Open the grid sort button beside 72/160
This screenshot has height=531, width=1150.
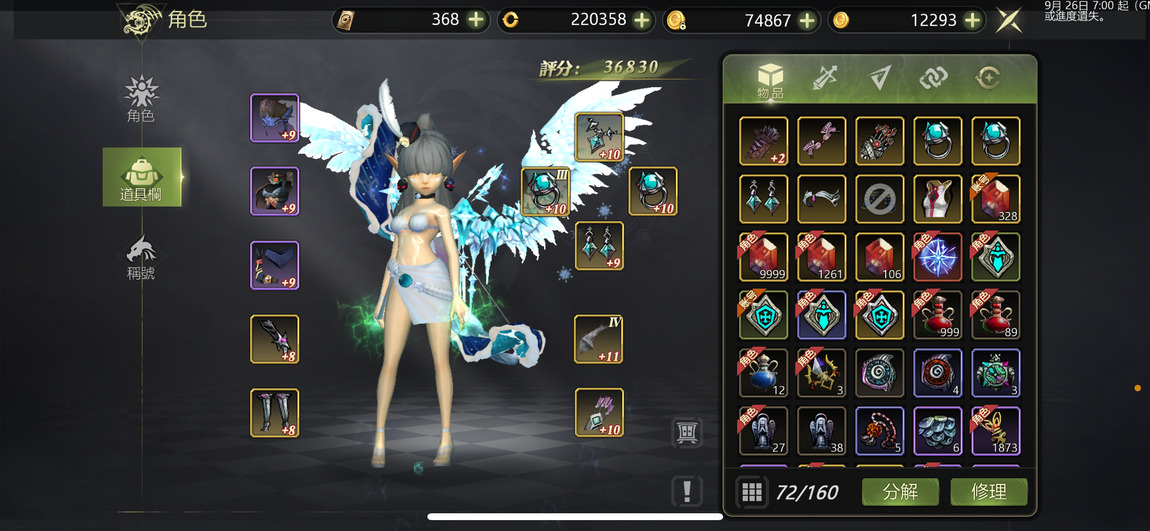[752, 491]
